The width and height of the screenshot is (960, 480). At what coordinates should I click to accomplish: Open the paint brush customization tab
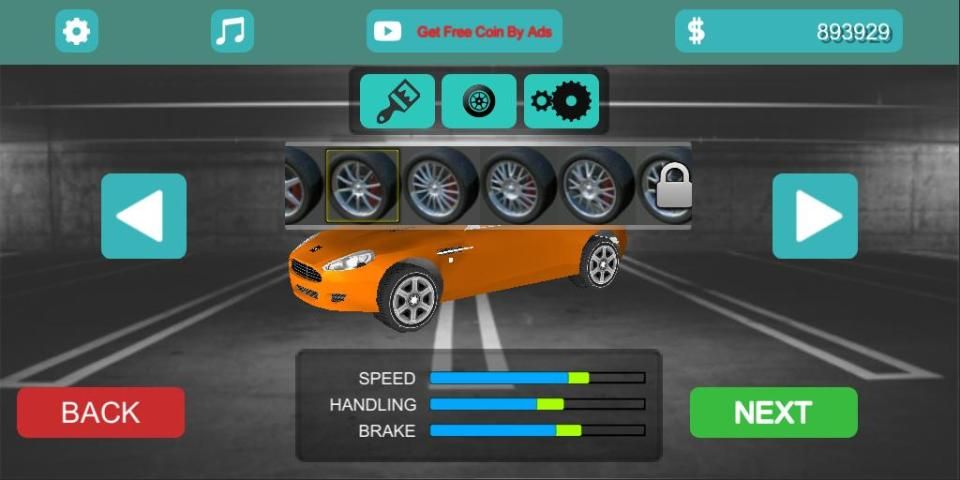click(397, 102)
